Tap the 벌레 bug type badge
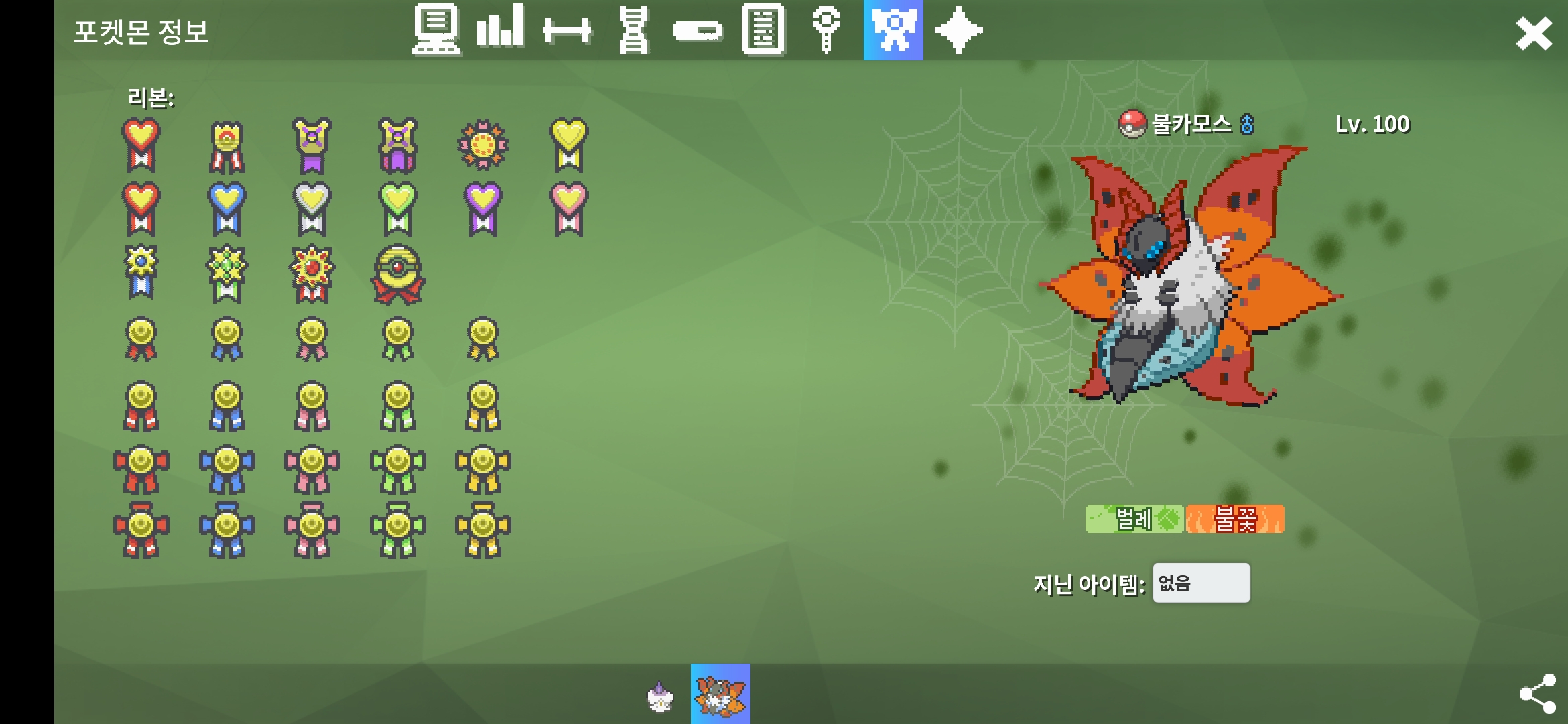 point(1134,519)
